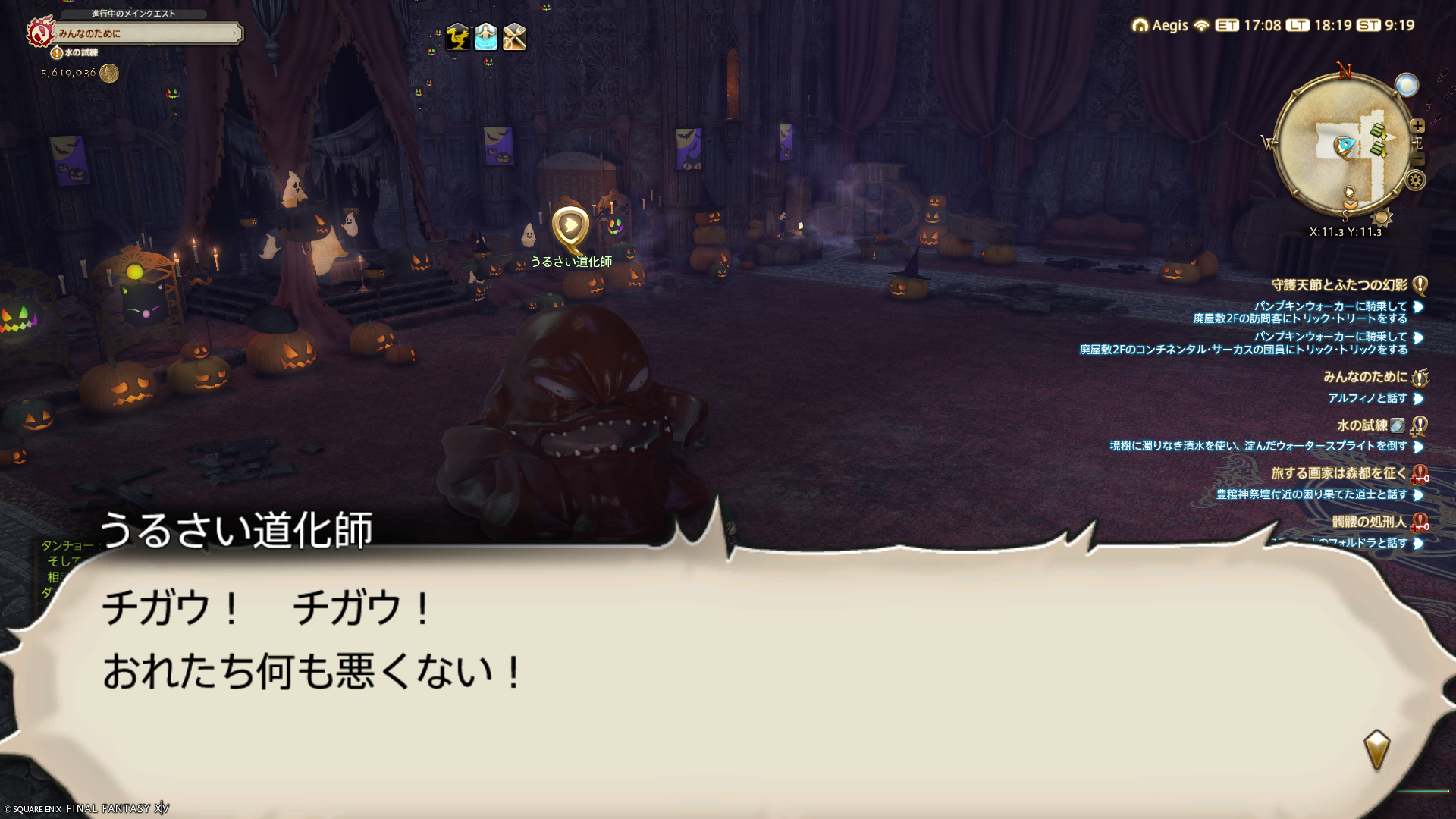This screenshot has height=819, width=1456.
Task: Select the 旅する画家は森都を征く quest entry
Action: click(x=1338, y=473)
